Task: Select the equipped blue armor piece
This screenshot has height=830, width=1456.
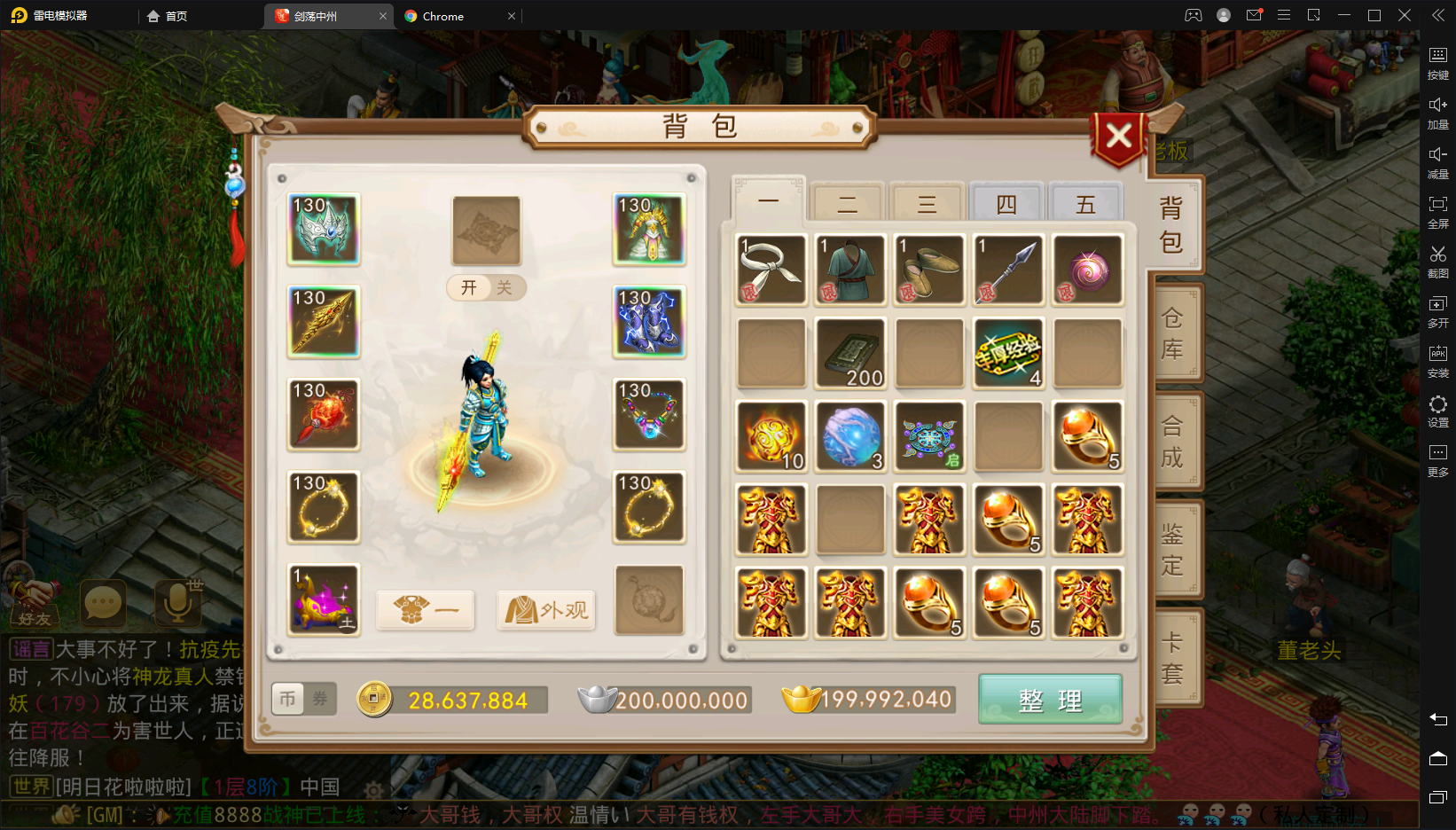Action: coord(649,322)
